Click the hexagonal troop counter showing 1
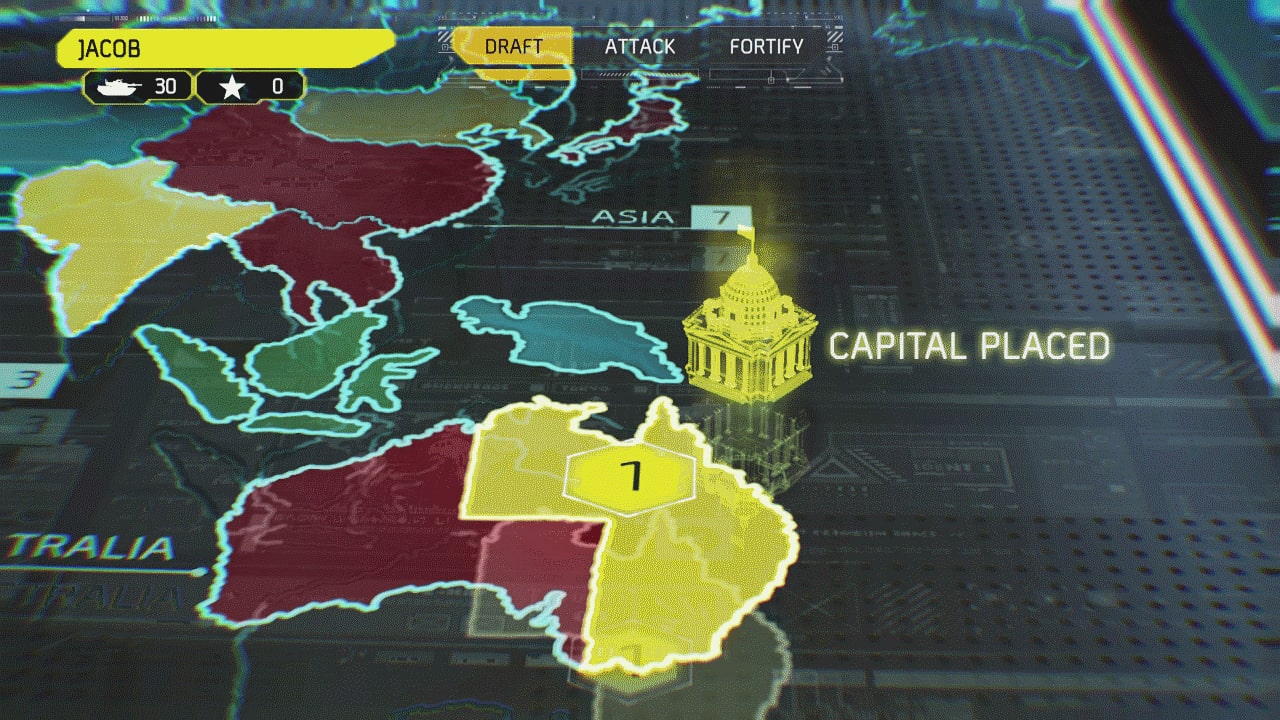1280x720 pixels. coord(631,478)
